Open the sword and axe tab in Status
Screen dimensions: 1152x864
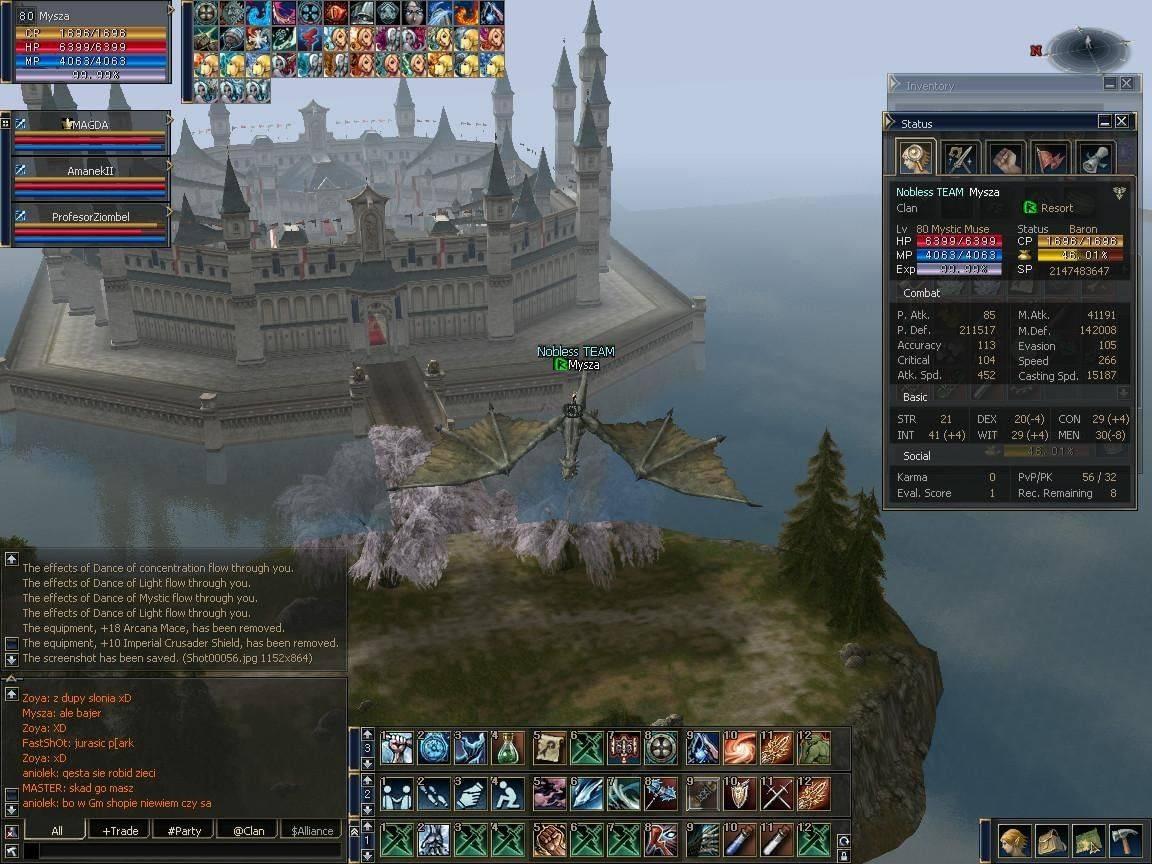coord(960,158)
